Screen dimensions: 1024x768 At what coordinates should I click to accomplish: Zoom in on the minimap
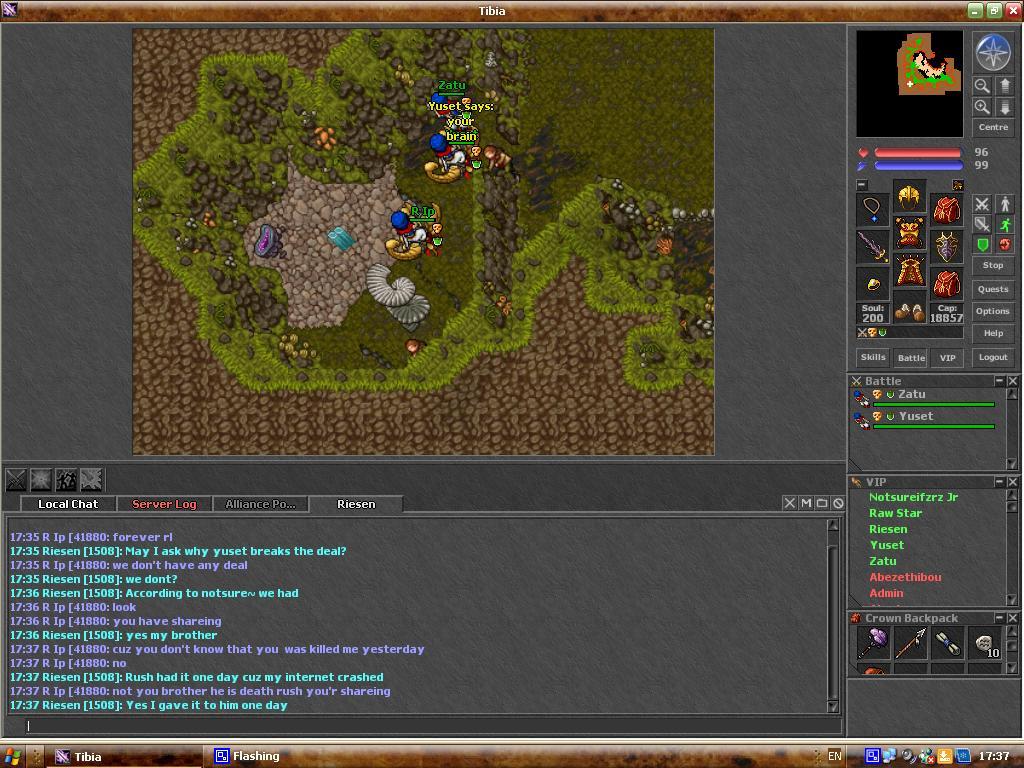pyautogui.click(x=982, y=107)
